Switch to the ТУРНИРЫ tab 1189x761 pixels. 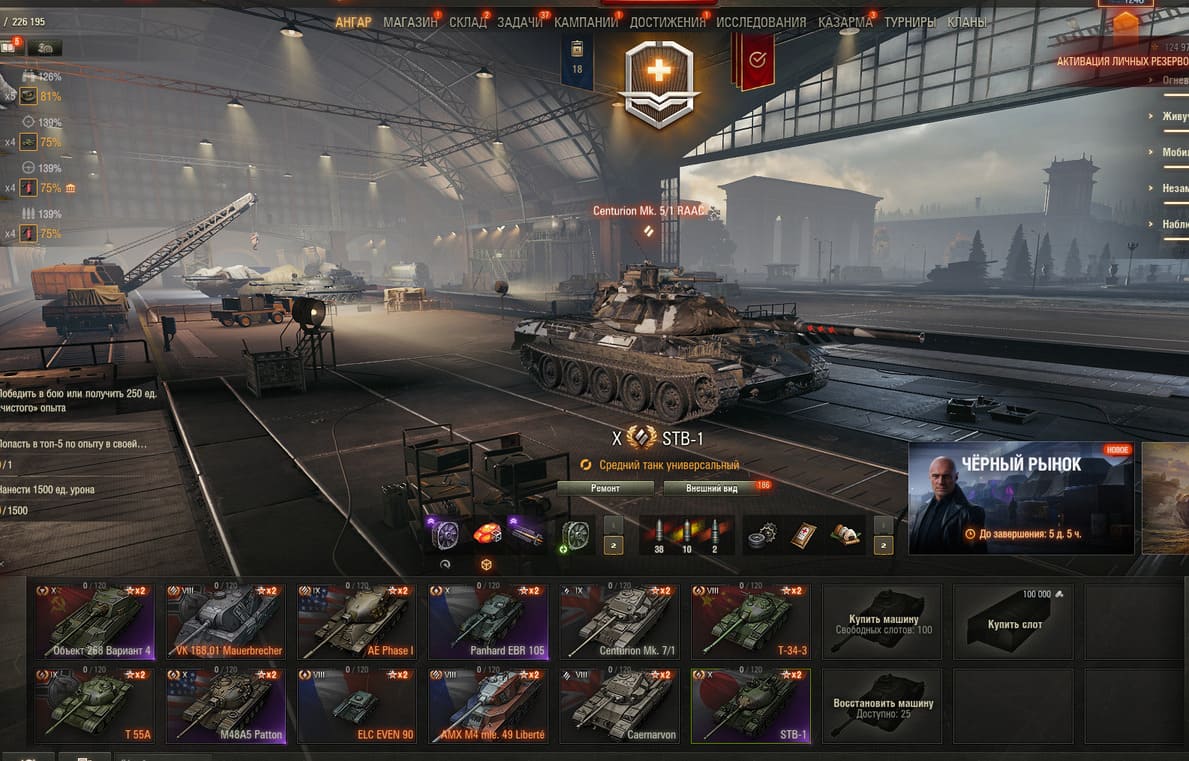tap(910, 22)
